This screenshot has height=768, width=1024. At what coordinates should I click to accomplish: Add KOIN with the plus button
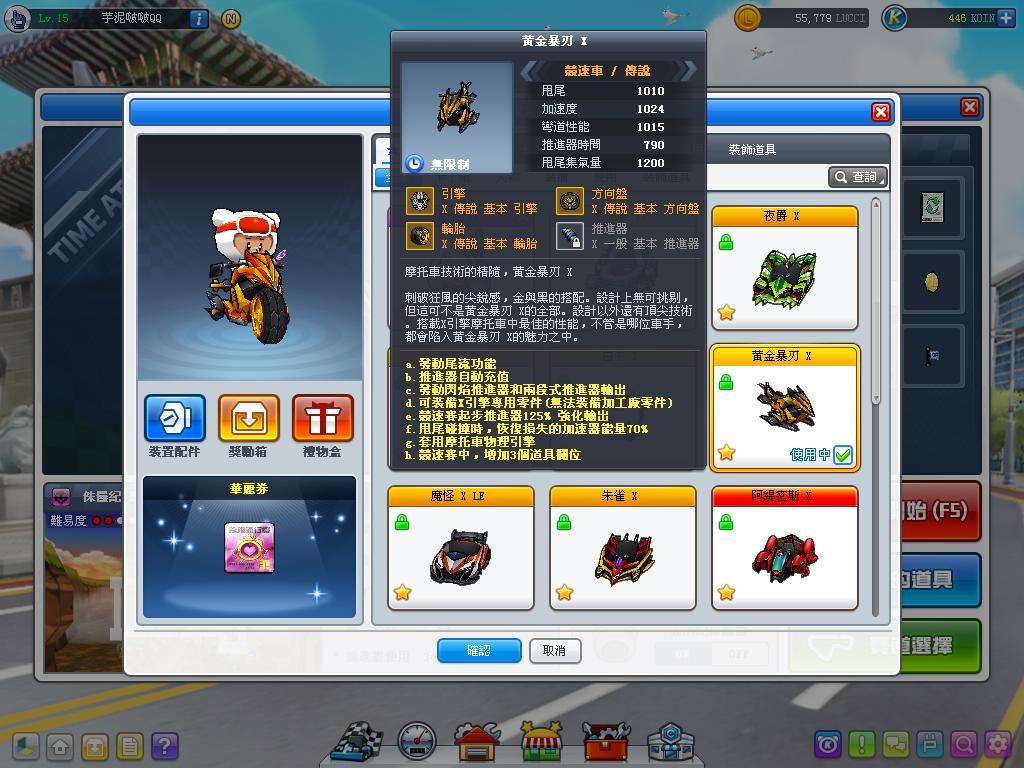(x=1006, y=18)
